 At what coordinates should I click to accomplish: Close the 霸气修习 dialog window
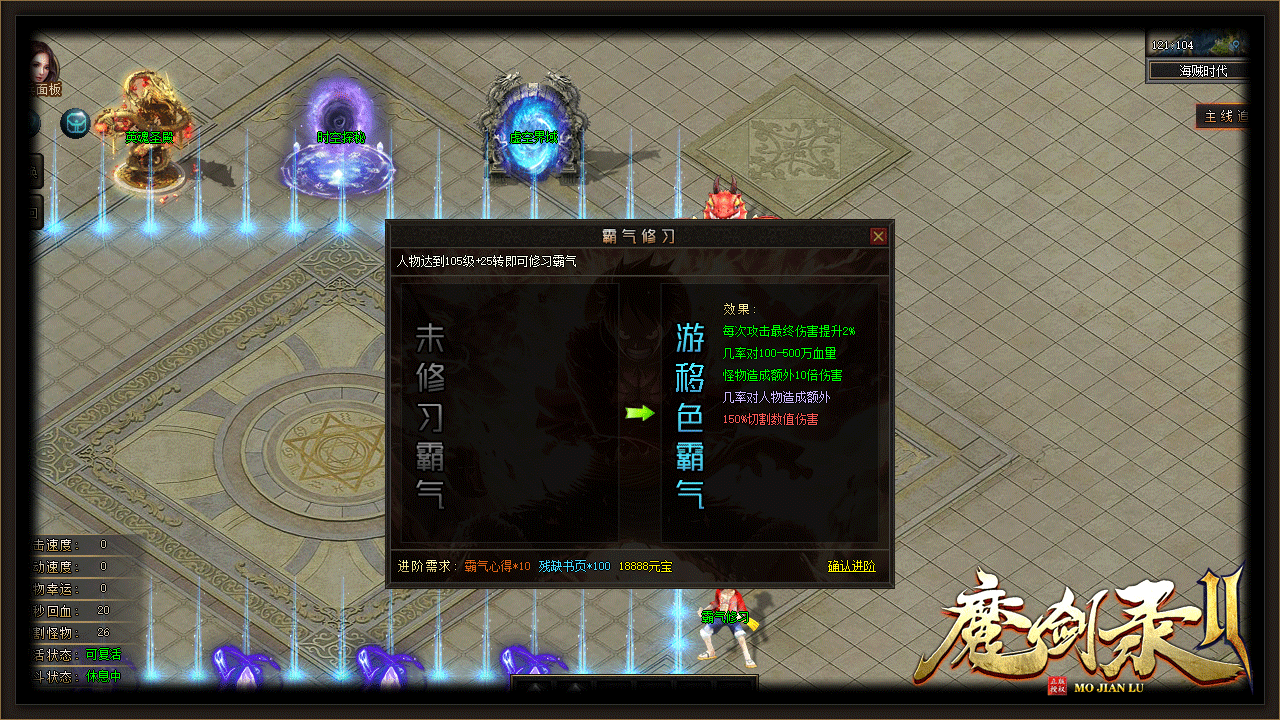click(878, 236)
